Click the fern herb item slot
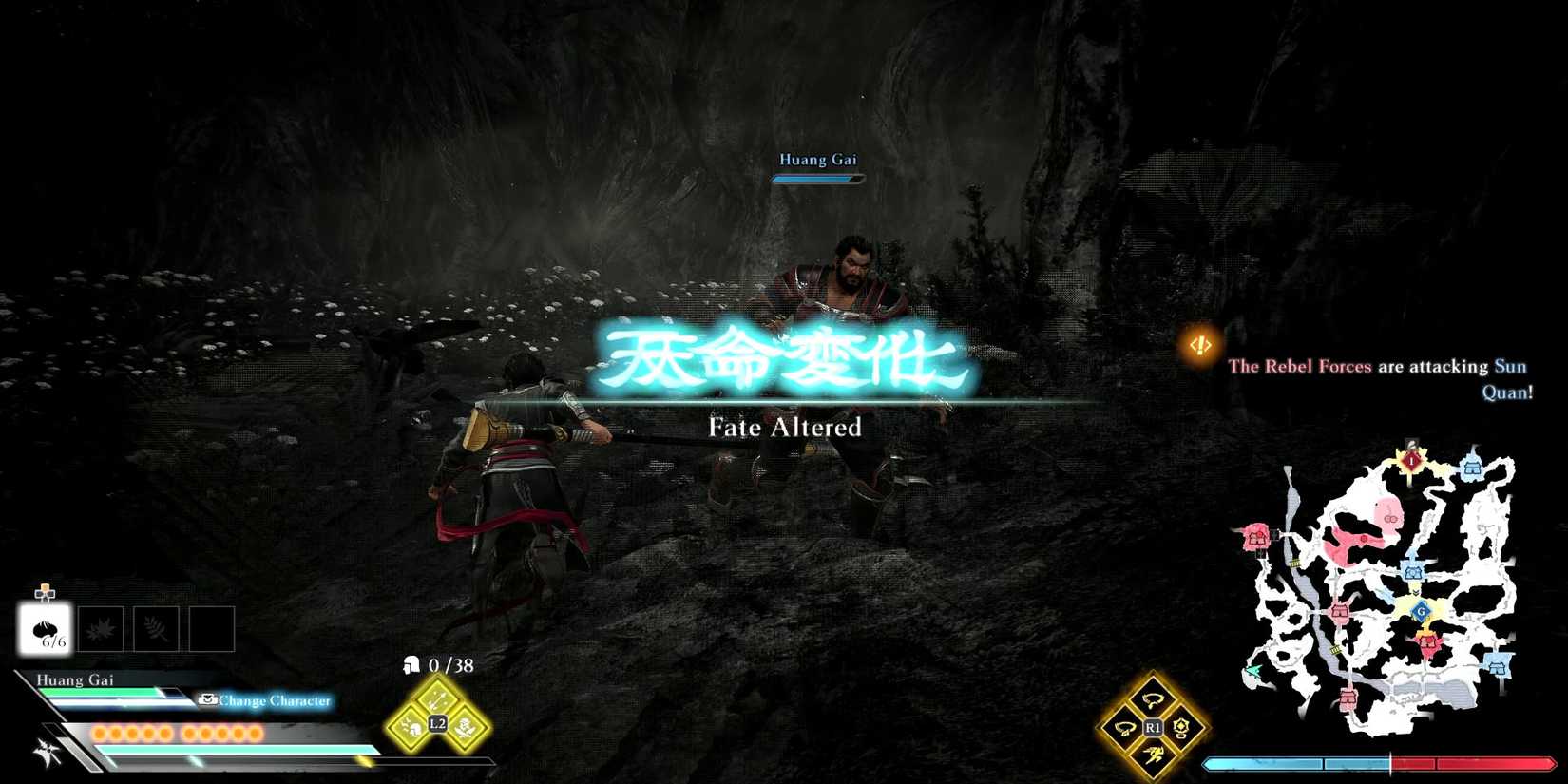1568x784 pixels. tap(154, 627)
